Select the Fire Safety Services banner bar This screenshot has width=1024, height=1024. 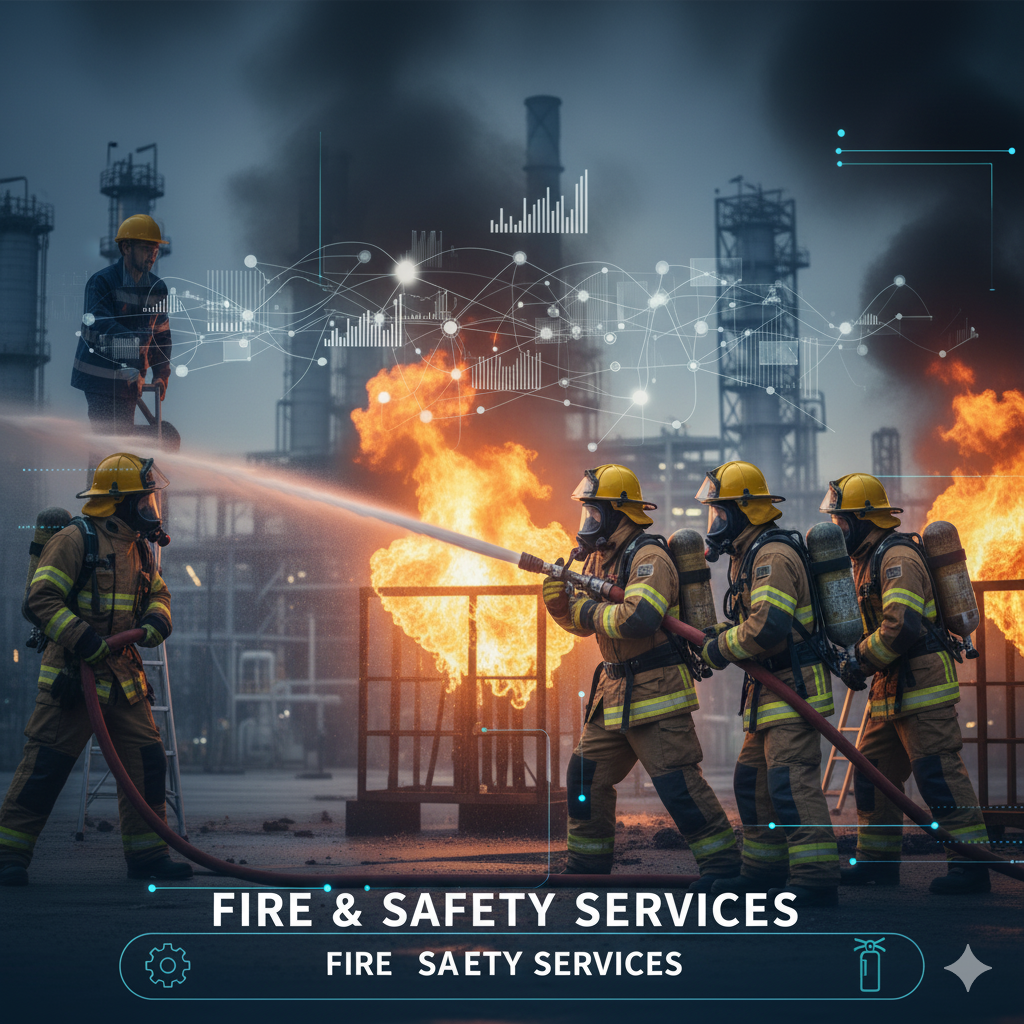point(520,966)
